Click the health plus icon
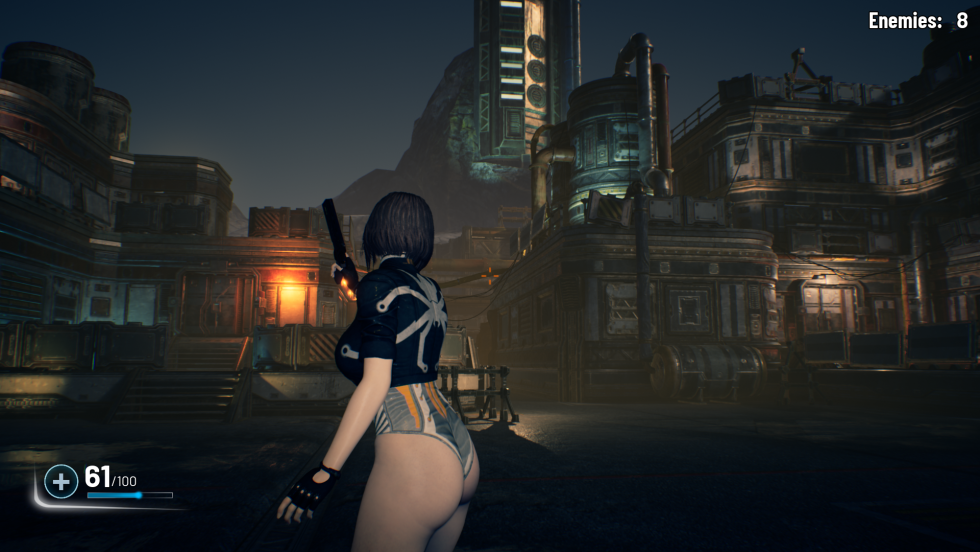Viewport: 980px width, 552px height. (x=61, y=482)
